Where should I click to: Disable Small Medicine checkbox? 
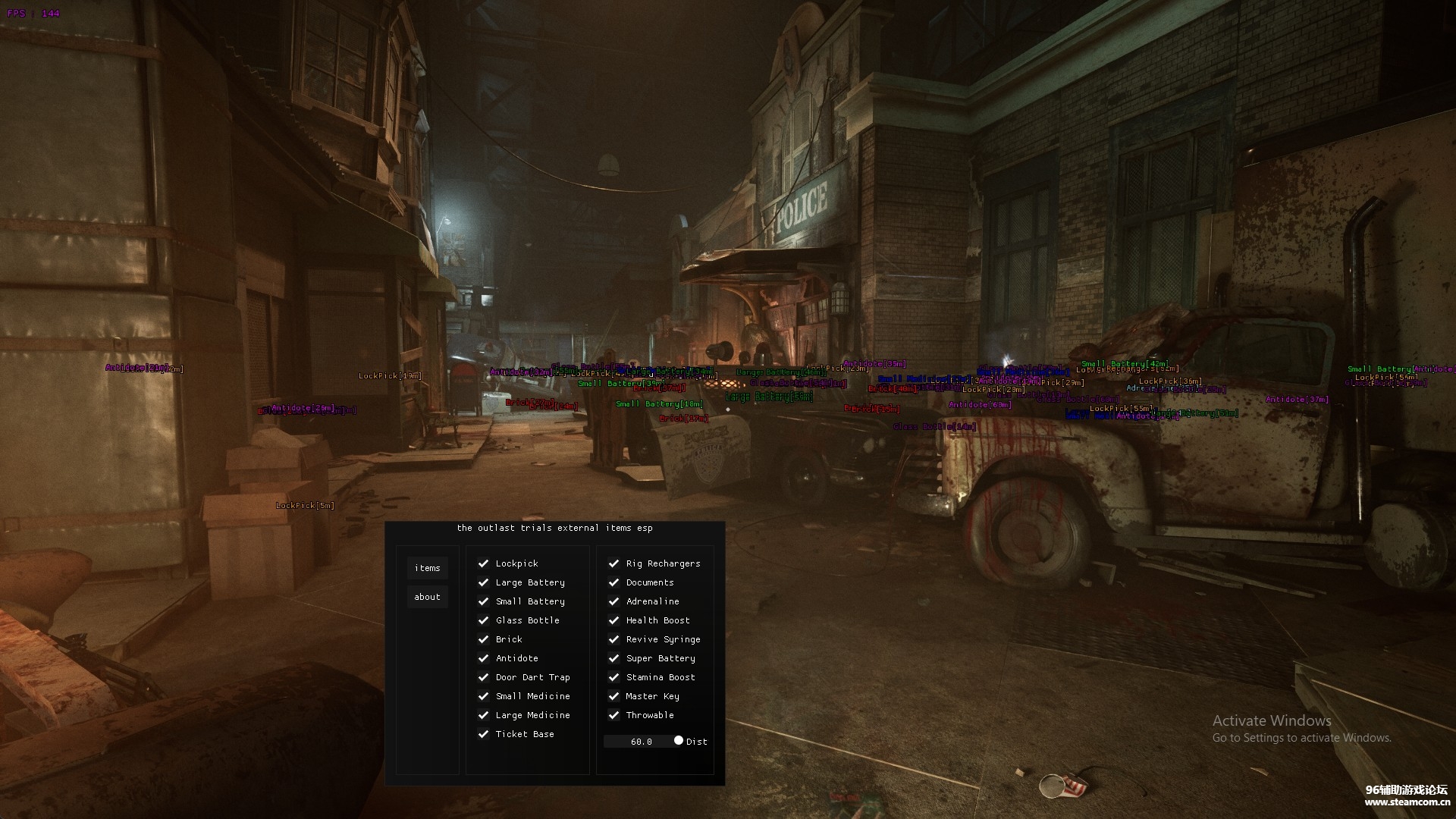coord(483,696)
